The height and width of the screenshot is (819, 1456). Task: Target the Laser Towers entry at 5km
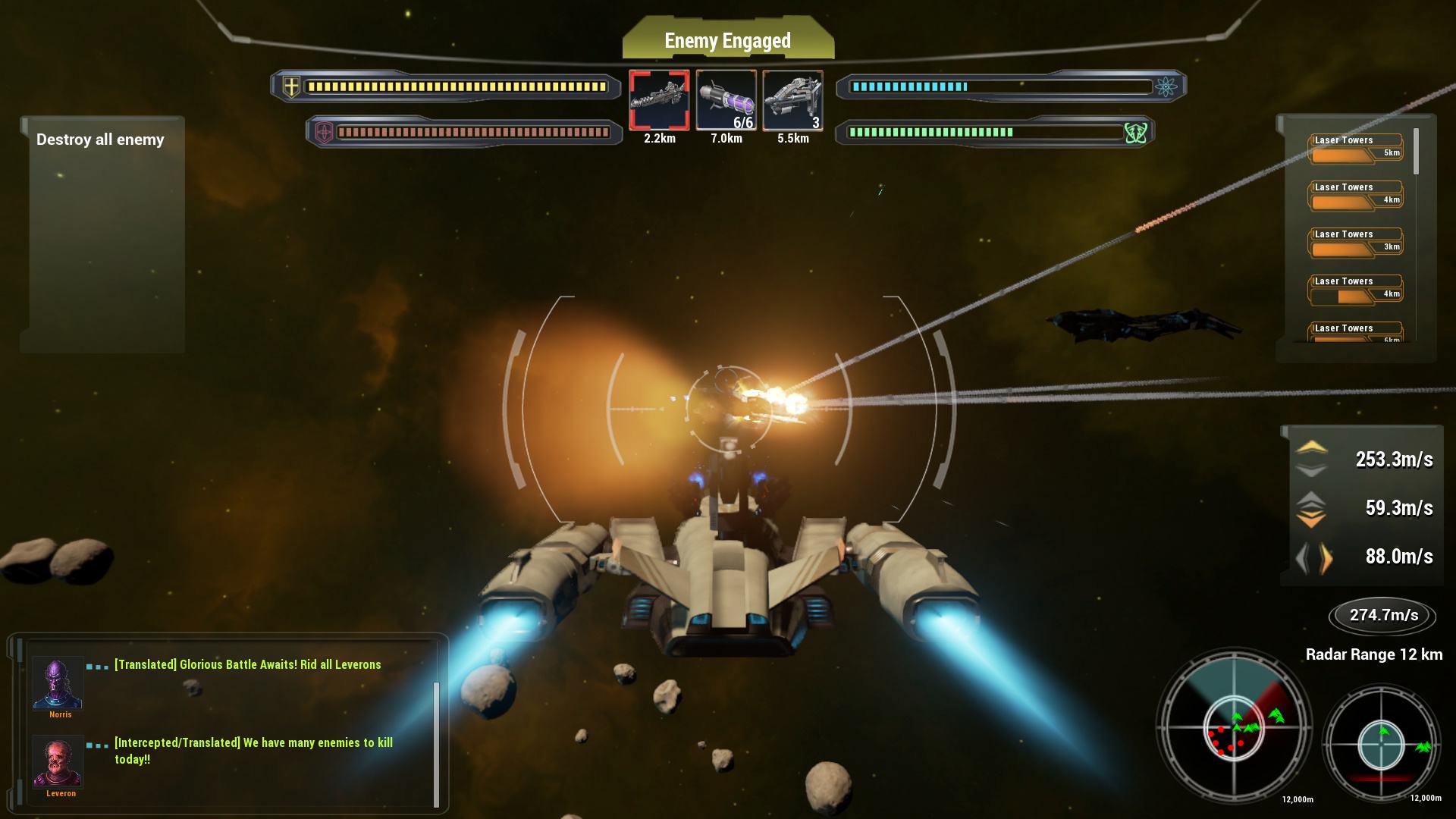[x=1356, y=149]
